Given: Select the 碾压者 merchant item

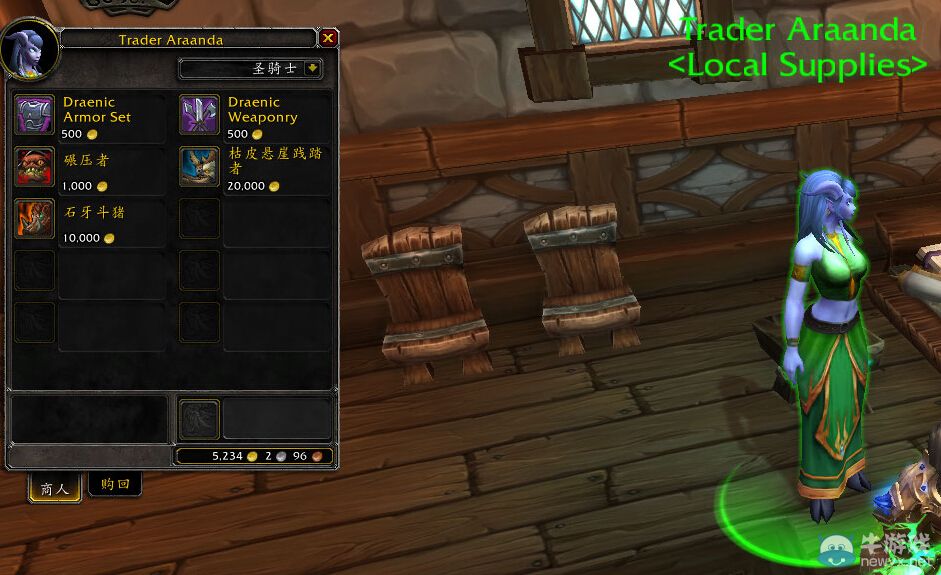Looking at the screenshot, I should [x=34, y=166].
